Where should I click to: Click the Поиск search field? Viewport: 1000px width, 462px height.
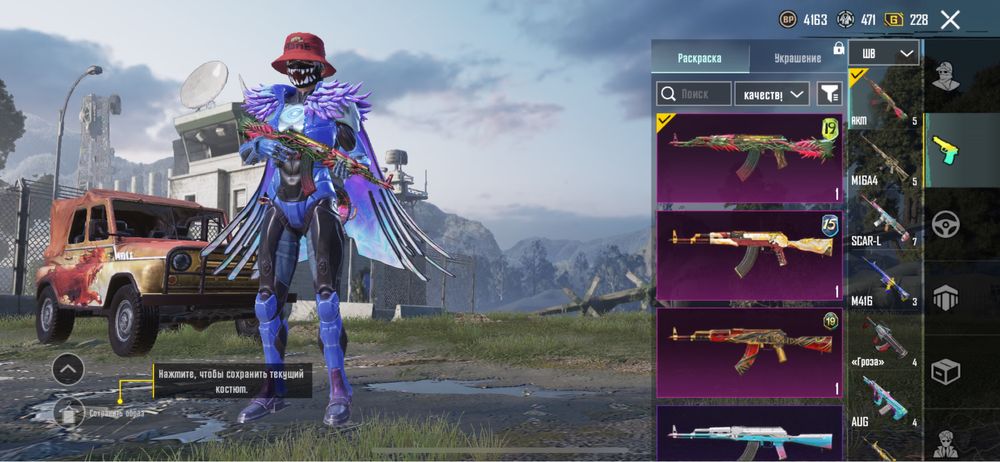pos(693,94)
